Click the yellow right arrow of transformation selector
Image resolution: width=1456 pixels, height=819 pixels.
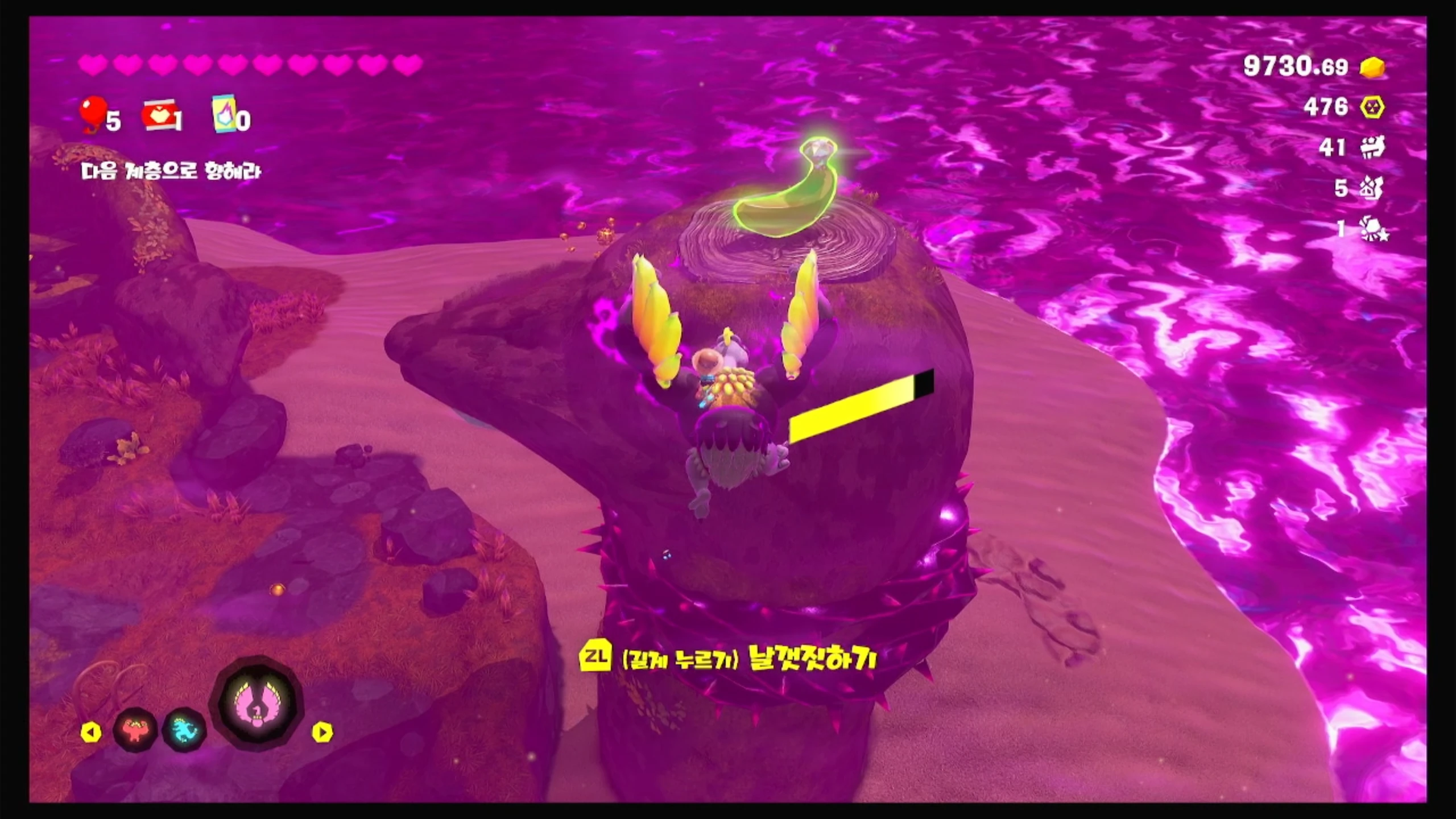pos(322,733)
